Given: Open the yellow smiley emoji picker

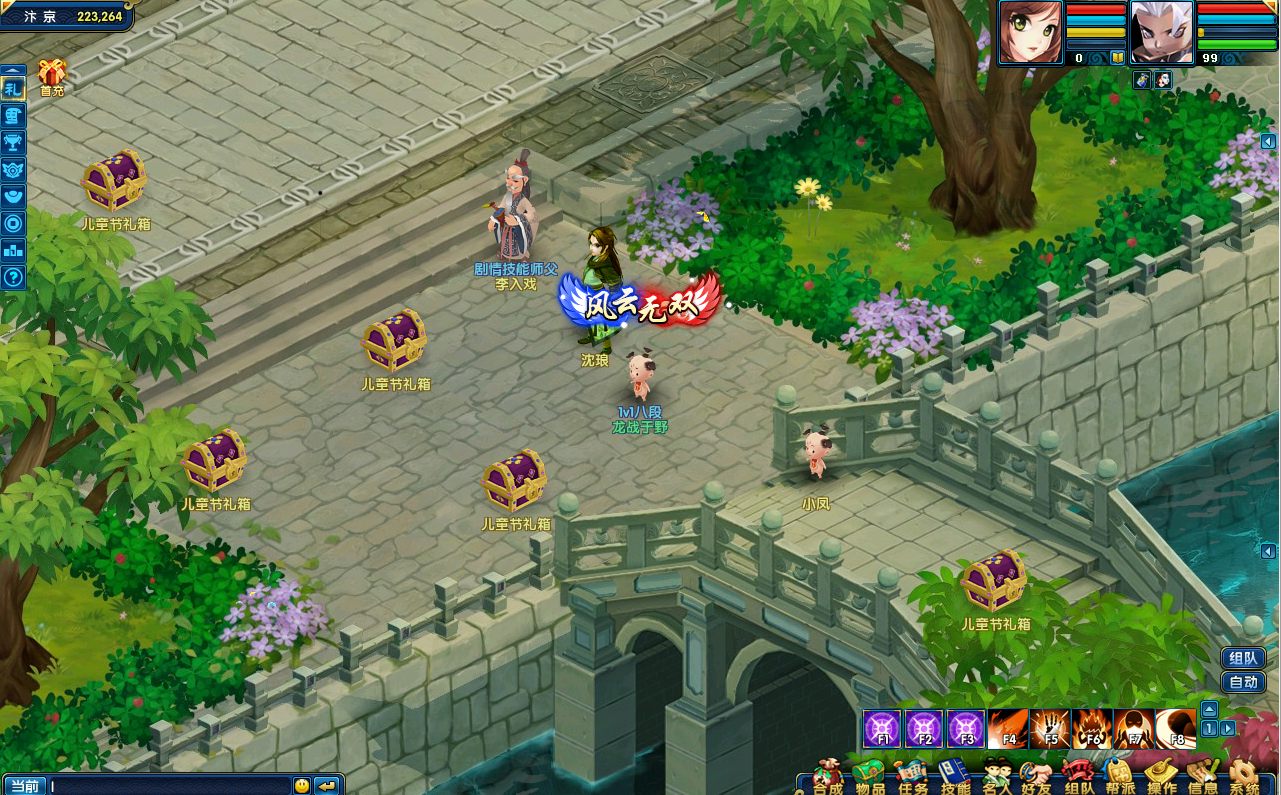Looking at the screenshot, I should [x=302, y=786].
